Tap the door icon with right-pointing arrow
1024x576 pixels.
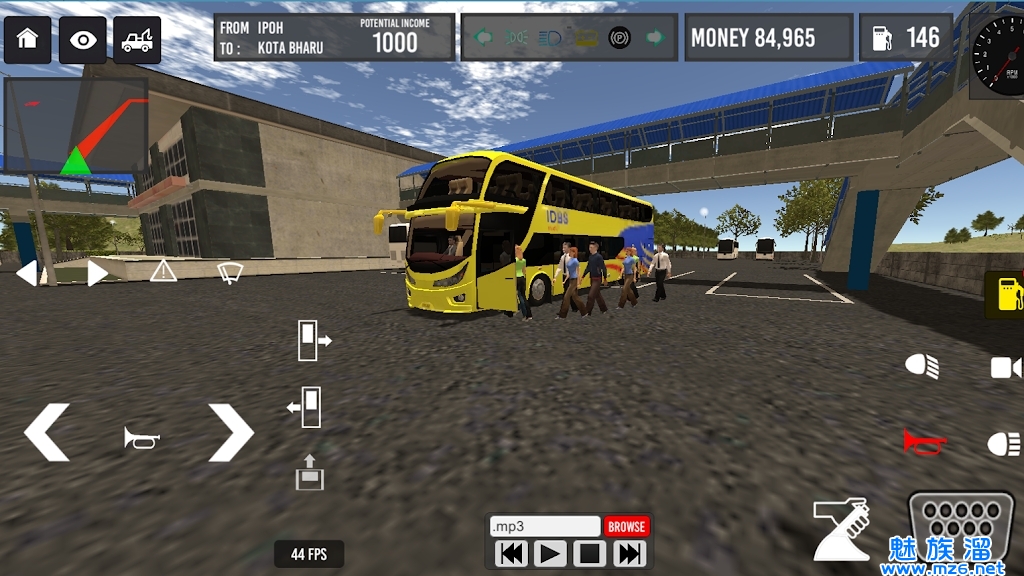pyautogui.click(x=313, y=340)
